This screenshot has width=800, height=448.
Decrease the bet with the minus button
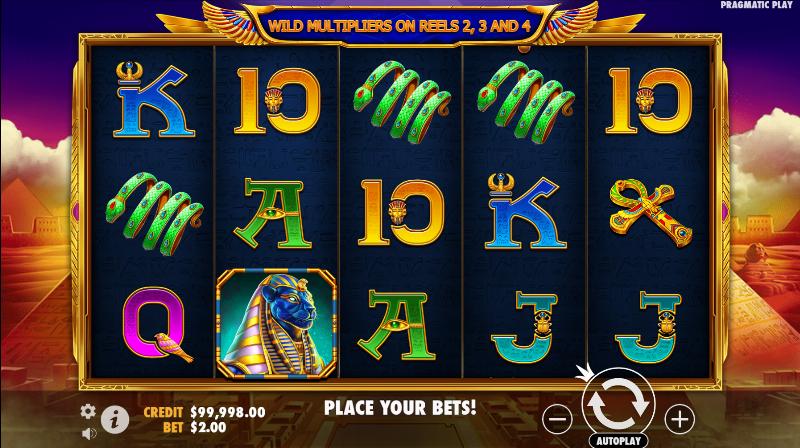(x=560, y=417)
